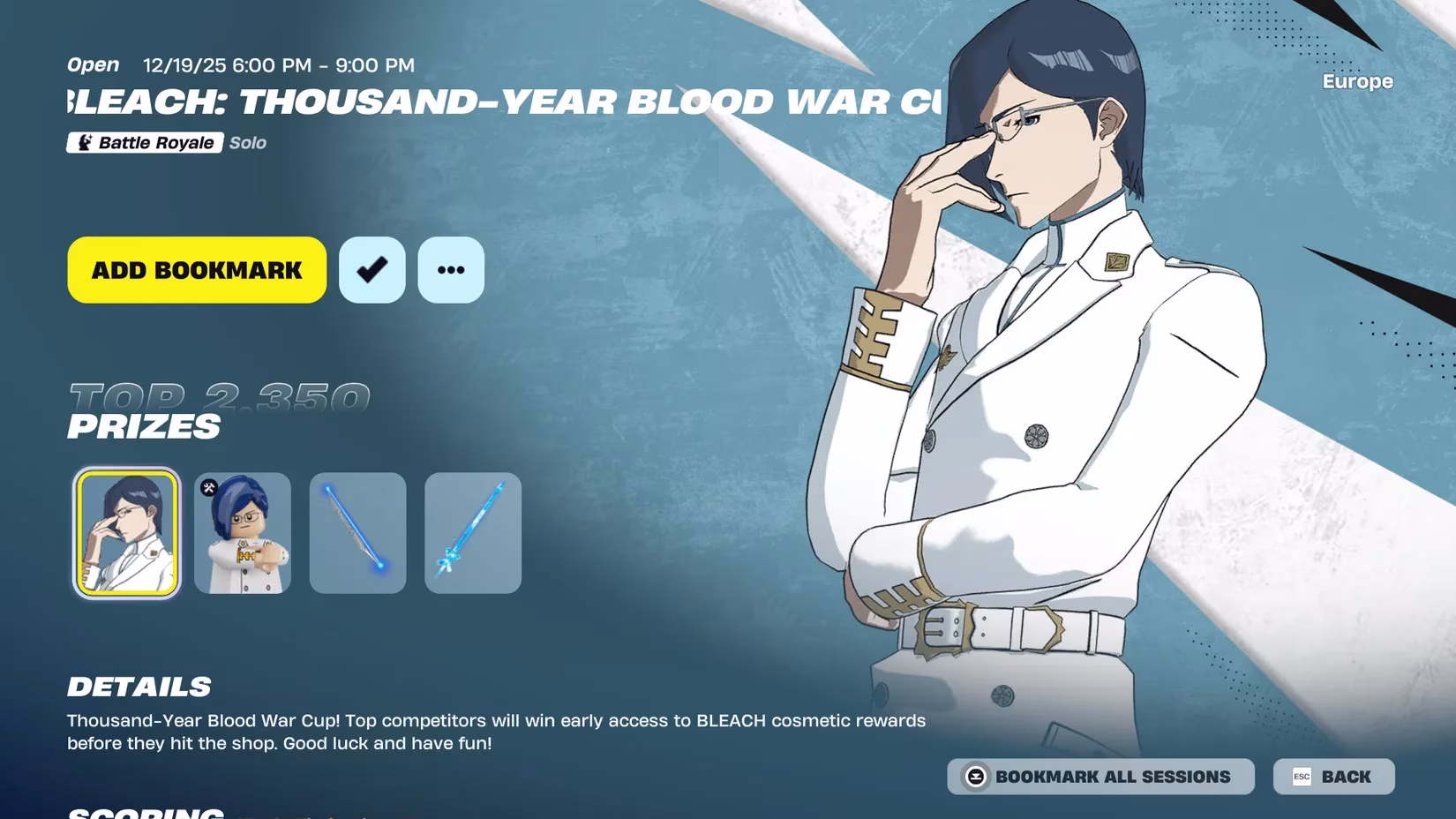Screen dimensions: 1456x819
Task: Click the Open status label
Action: point(92,64)
